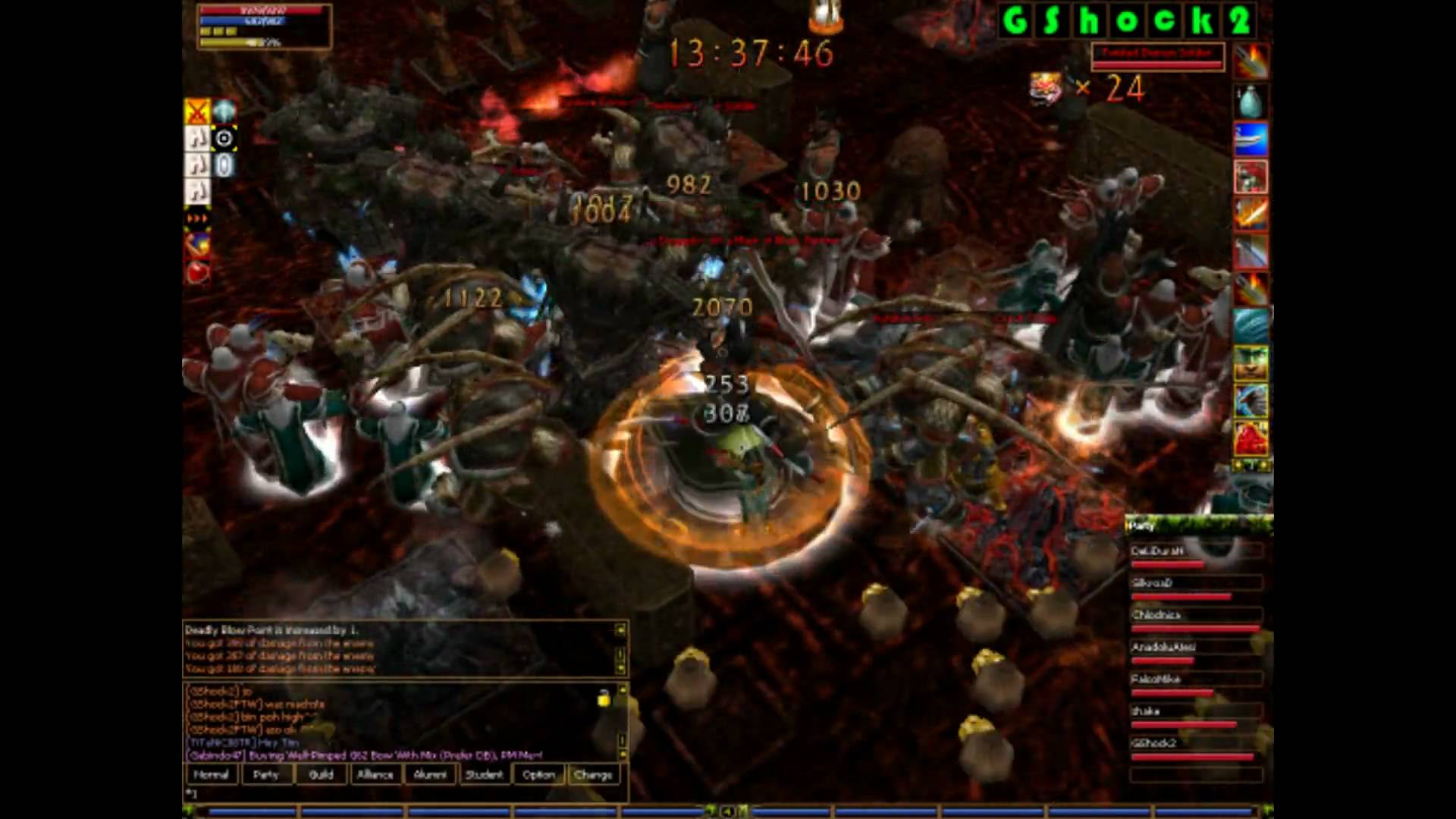Image resolution: width=1456 pixels, height=819 pixels.
Task: Click the chat Change button
Action: click(x=593, y=774)
